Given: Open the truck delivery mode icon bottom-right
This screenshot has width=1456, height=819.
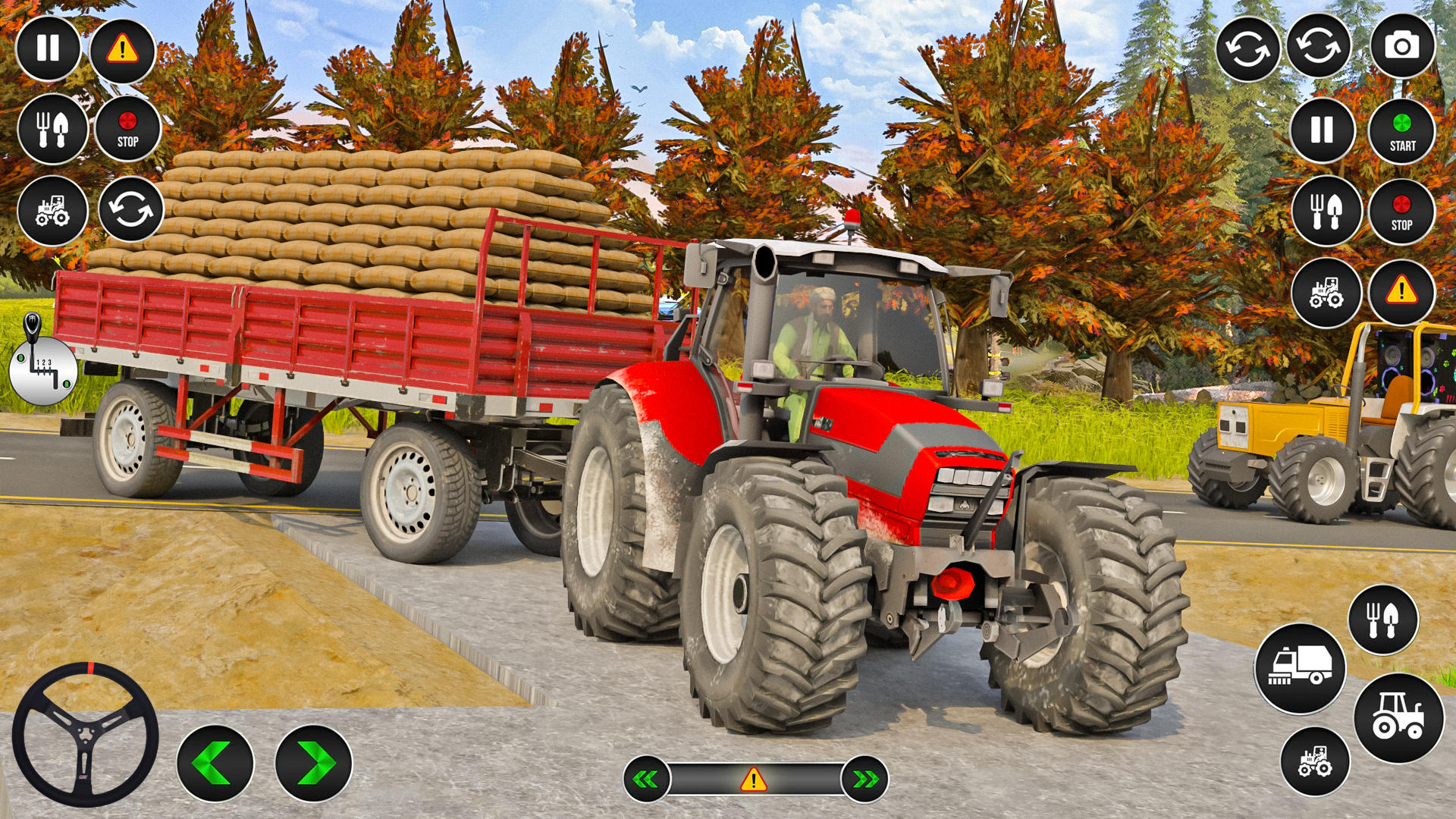Looking at the screenshot, I should pyautogui.click(x=1303, y=669).
